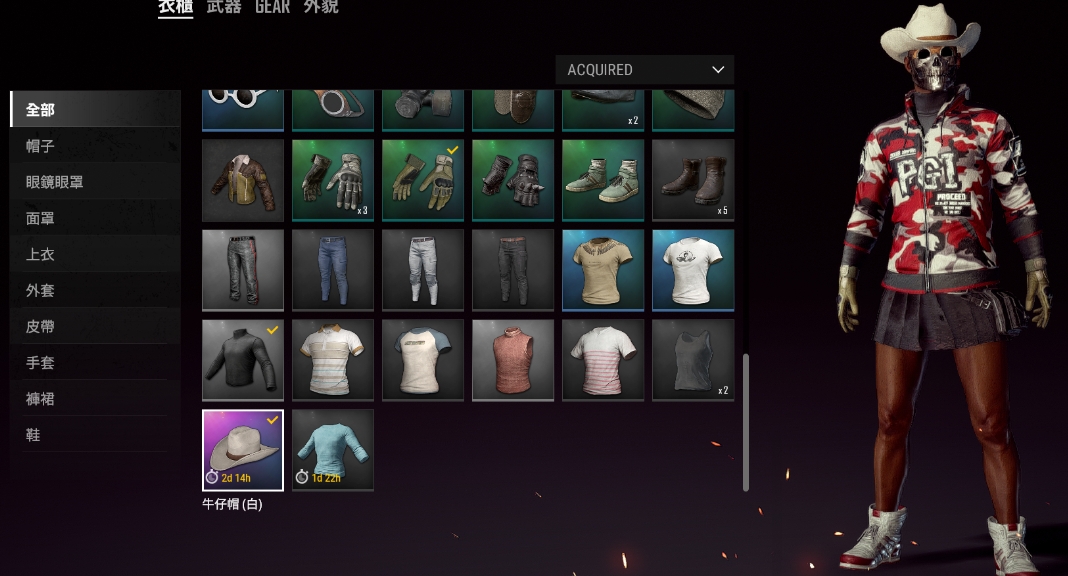The width and height of the screenshot is (1068, 576).
Task: Show the 面罩 category
Action: pos(41,218)
